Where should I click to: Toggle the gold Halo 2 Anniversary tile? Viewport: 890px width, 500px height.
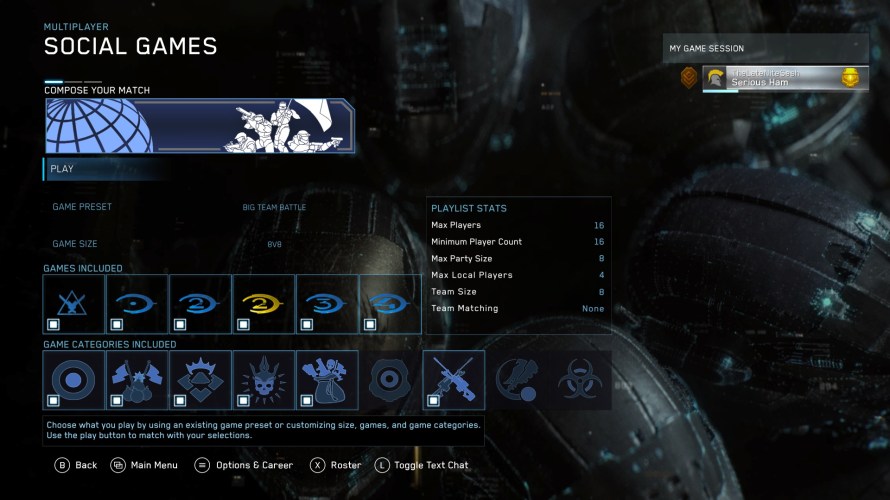pos(263,303)
